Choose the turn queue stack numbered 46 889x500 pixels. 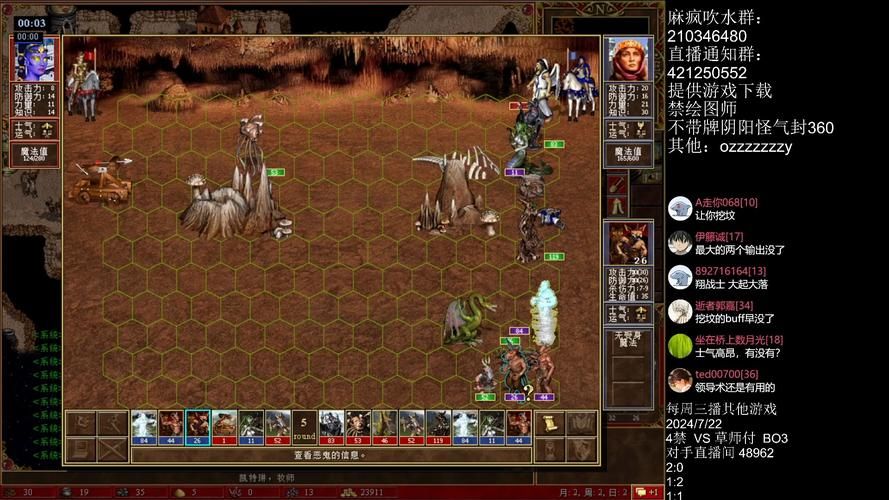tap(384, 427)
